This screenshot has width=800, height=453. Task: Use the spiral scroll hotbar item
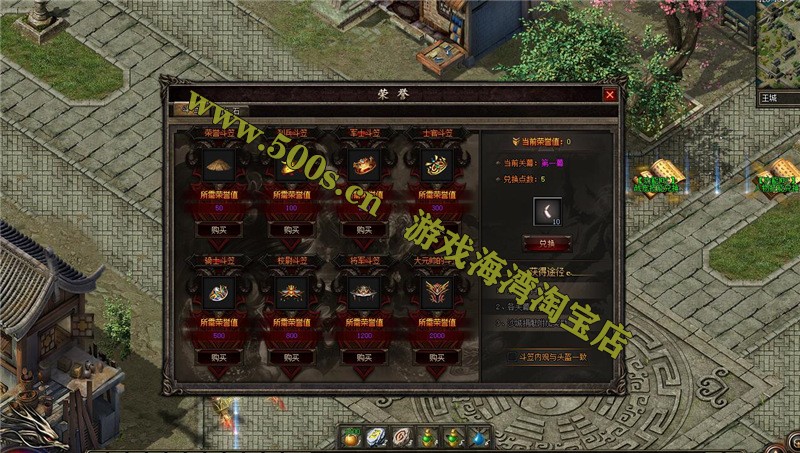pyautogui.click(x=403, y=439)
